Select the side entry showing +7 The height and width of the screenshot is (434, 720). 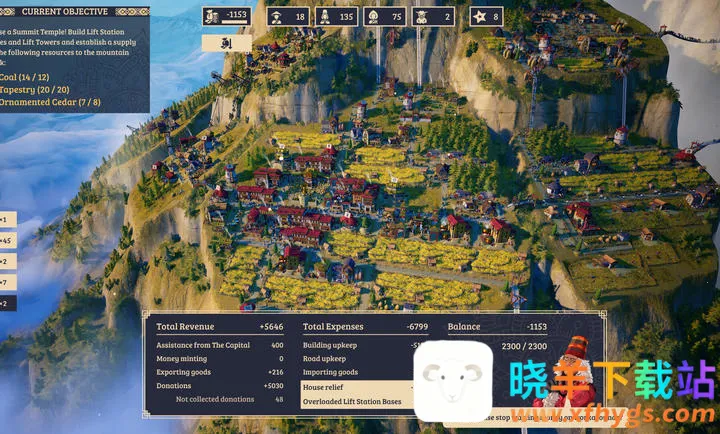click(x=8, y=282)
